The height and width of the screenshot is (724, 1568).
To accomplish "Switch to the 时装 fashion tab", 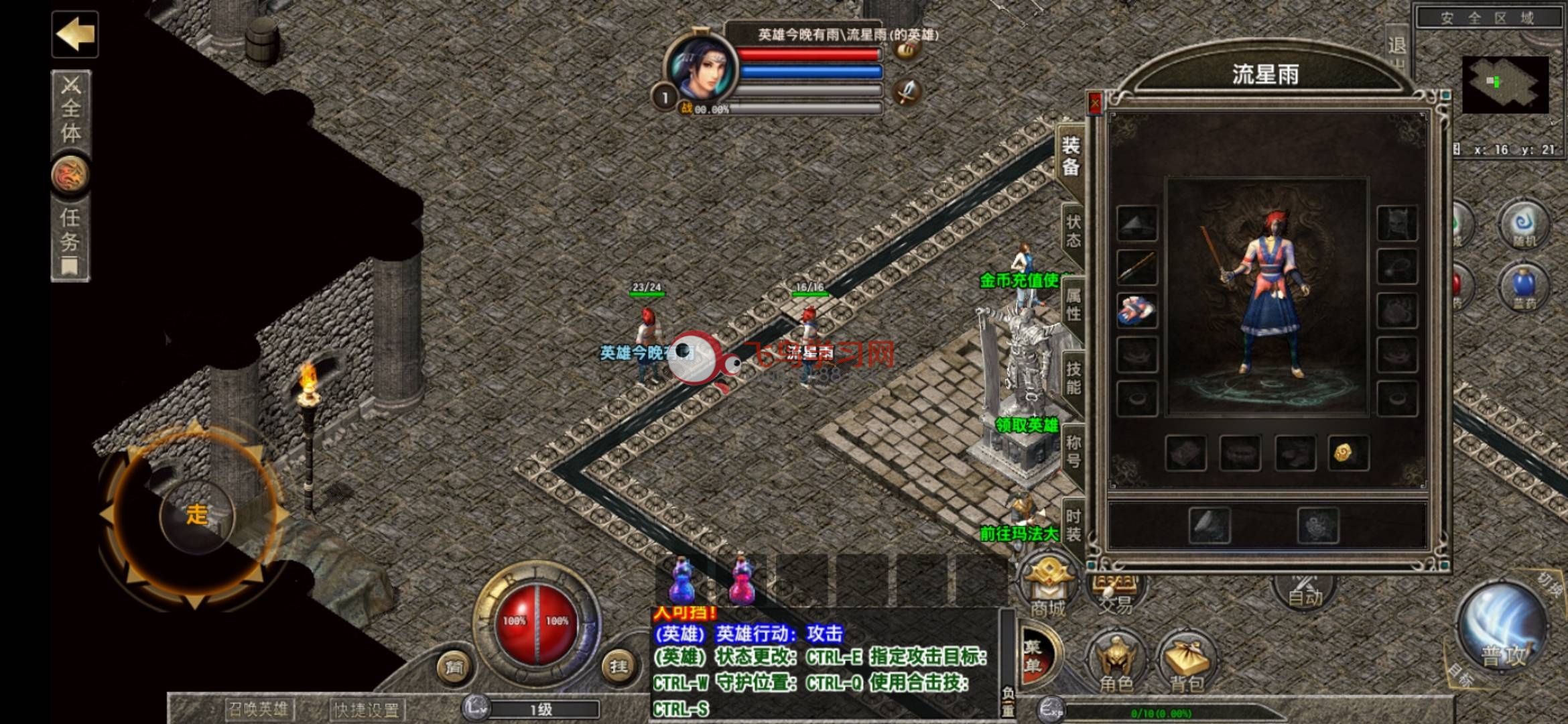I will [x=1073, y=525].
